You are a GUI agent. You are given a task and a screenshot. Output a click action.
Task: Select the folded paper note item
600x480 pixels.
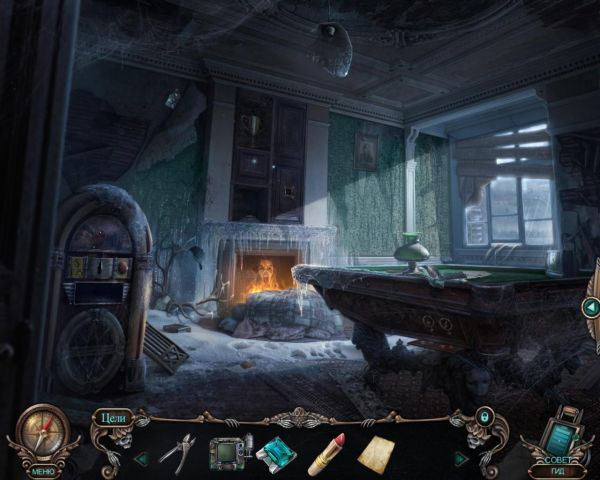[x=377, y=453]
